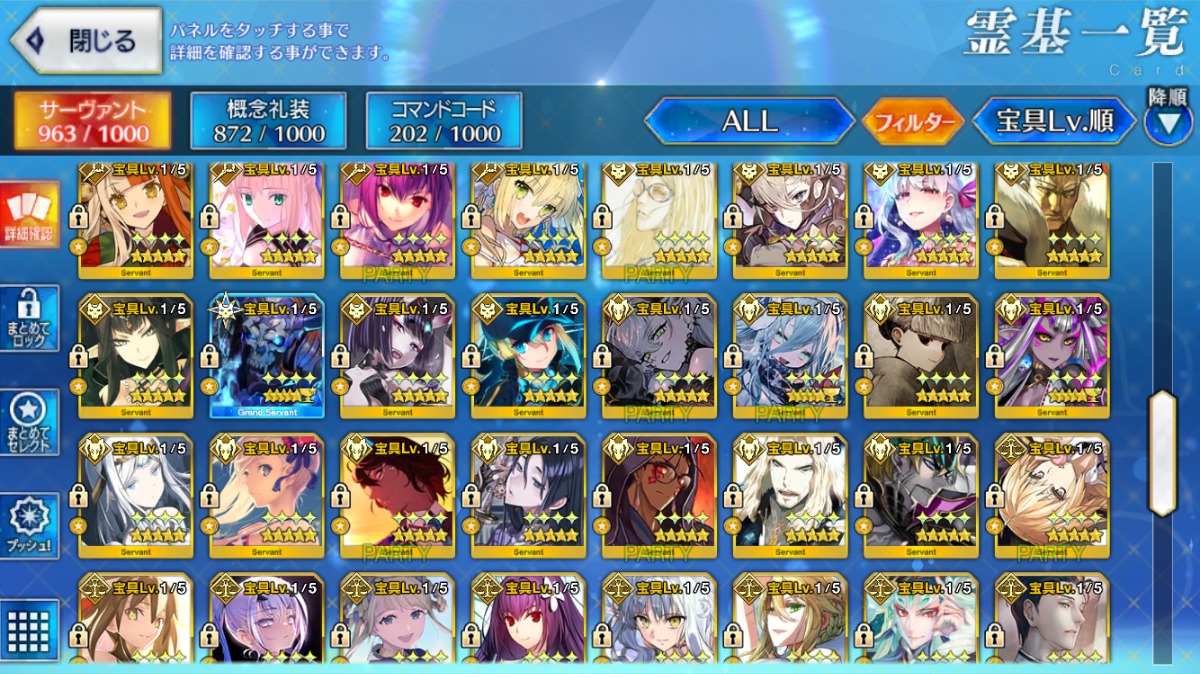The height and width of the screenshot is (674, 1200).
Task: Click the vertical scrollbar handle
Action: tap(1162, 452)
